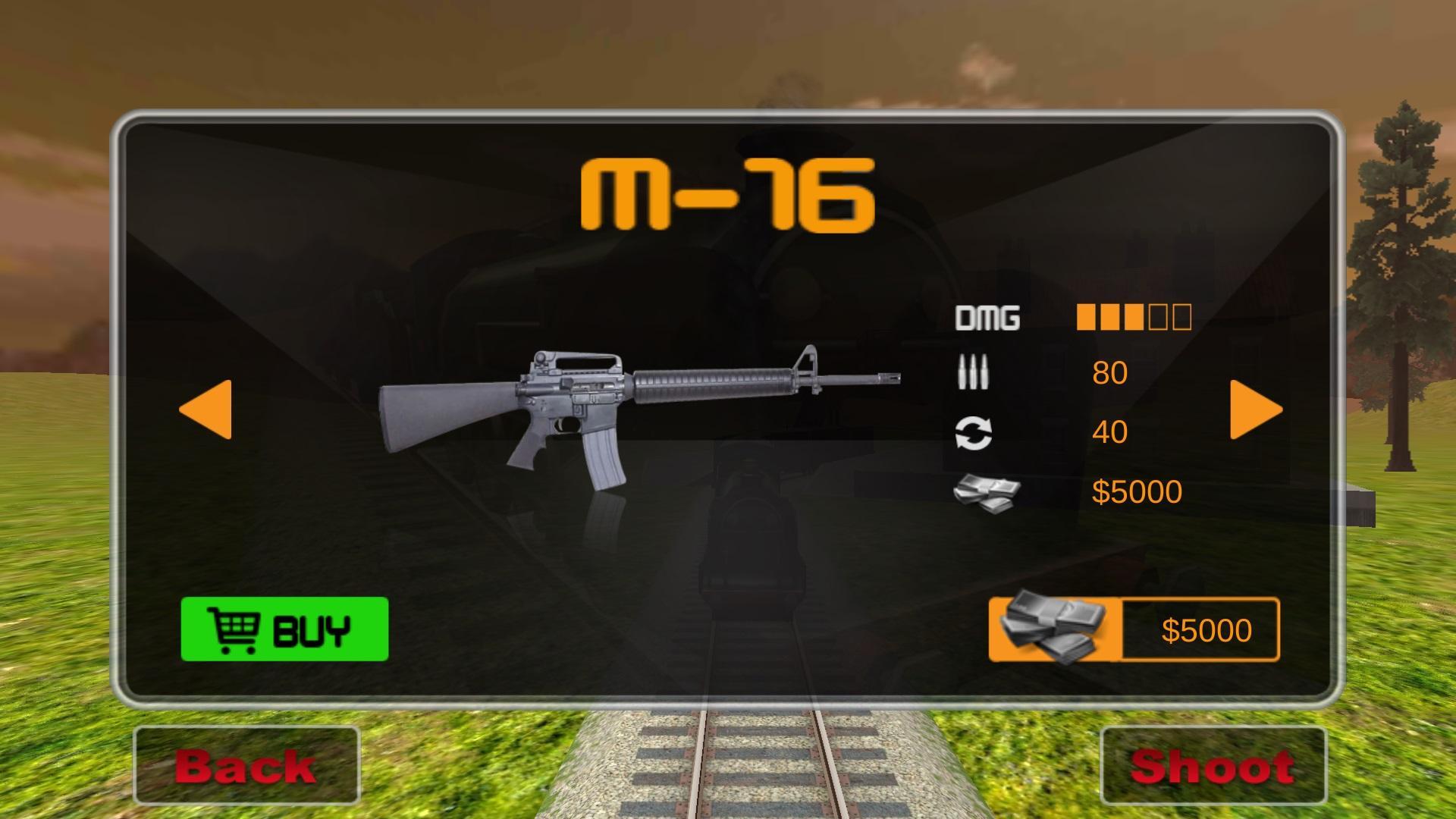Click the last empty damage bar segment
1456x819 pixels.
pos(1181,318)
